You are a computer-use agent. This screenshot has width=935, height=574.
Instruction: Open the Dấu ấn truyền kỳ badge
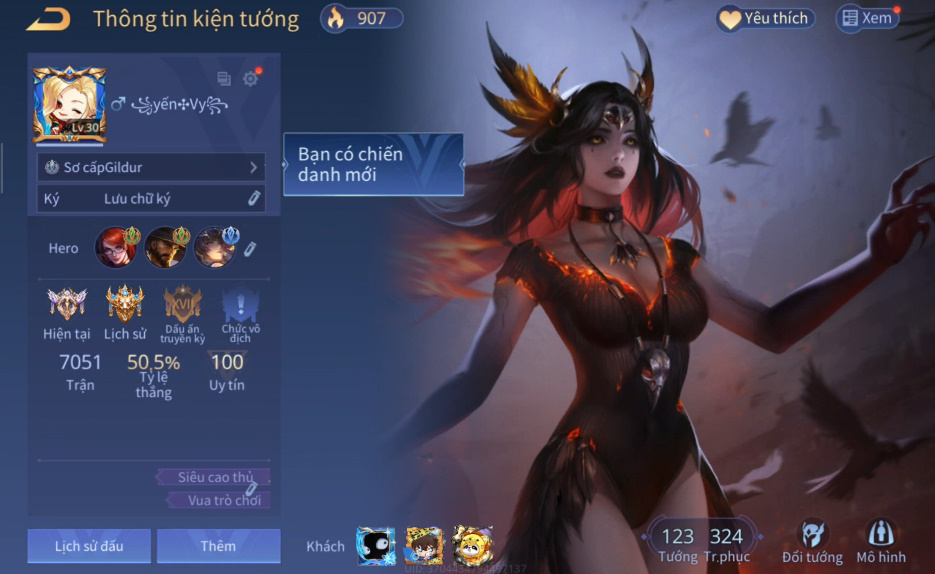pyautogui.click(x=183, y=304)
